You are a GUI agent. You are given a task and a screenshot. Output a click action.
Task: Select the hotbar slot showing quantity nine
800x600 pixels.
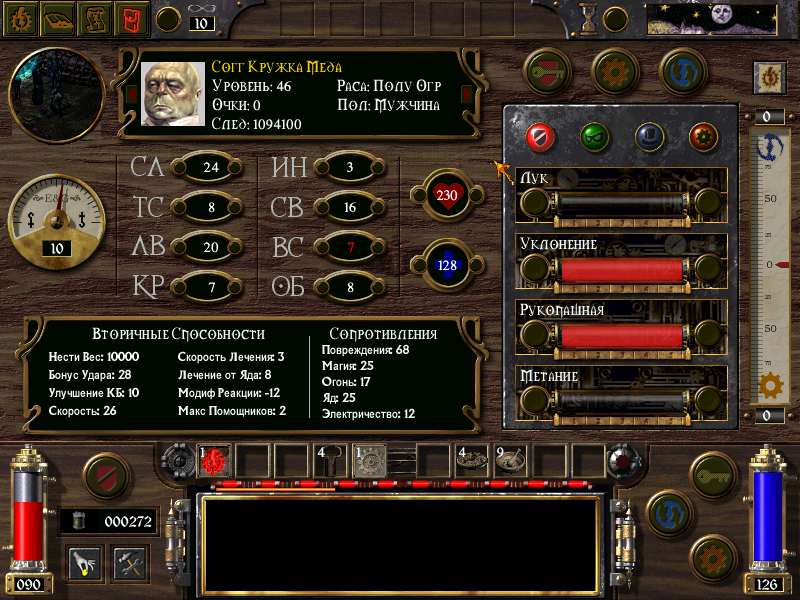513,461
